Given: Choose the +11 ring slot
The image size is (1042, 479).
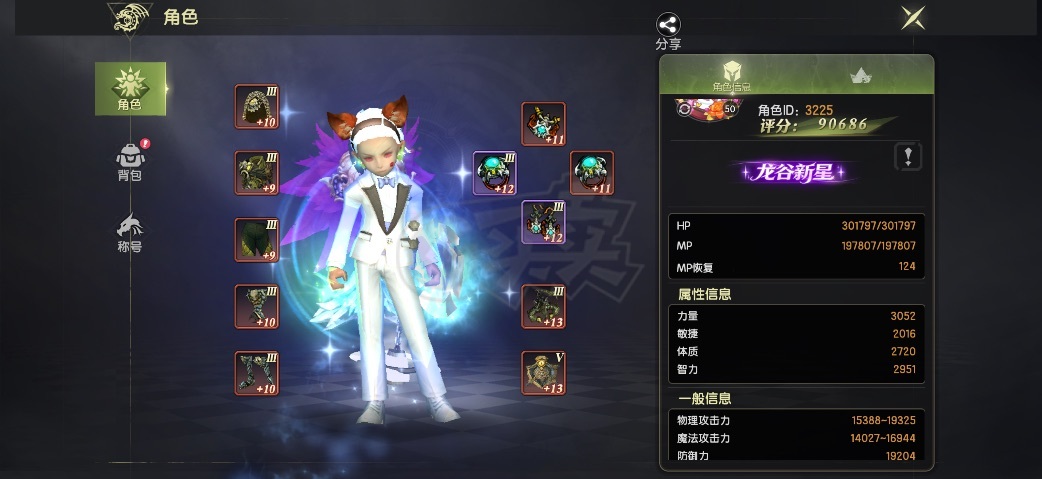Looking at the screenshot, I should 591,172.
